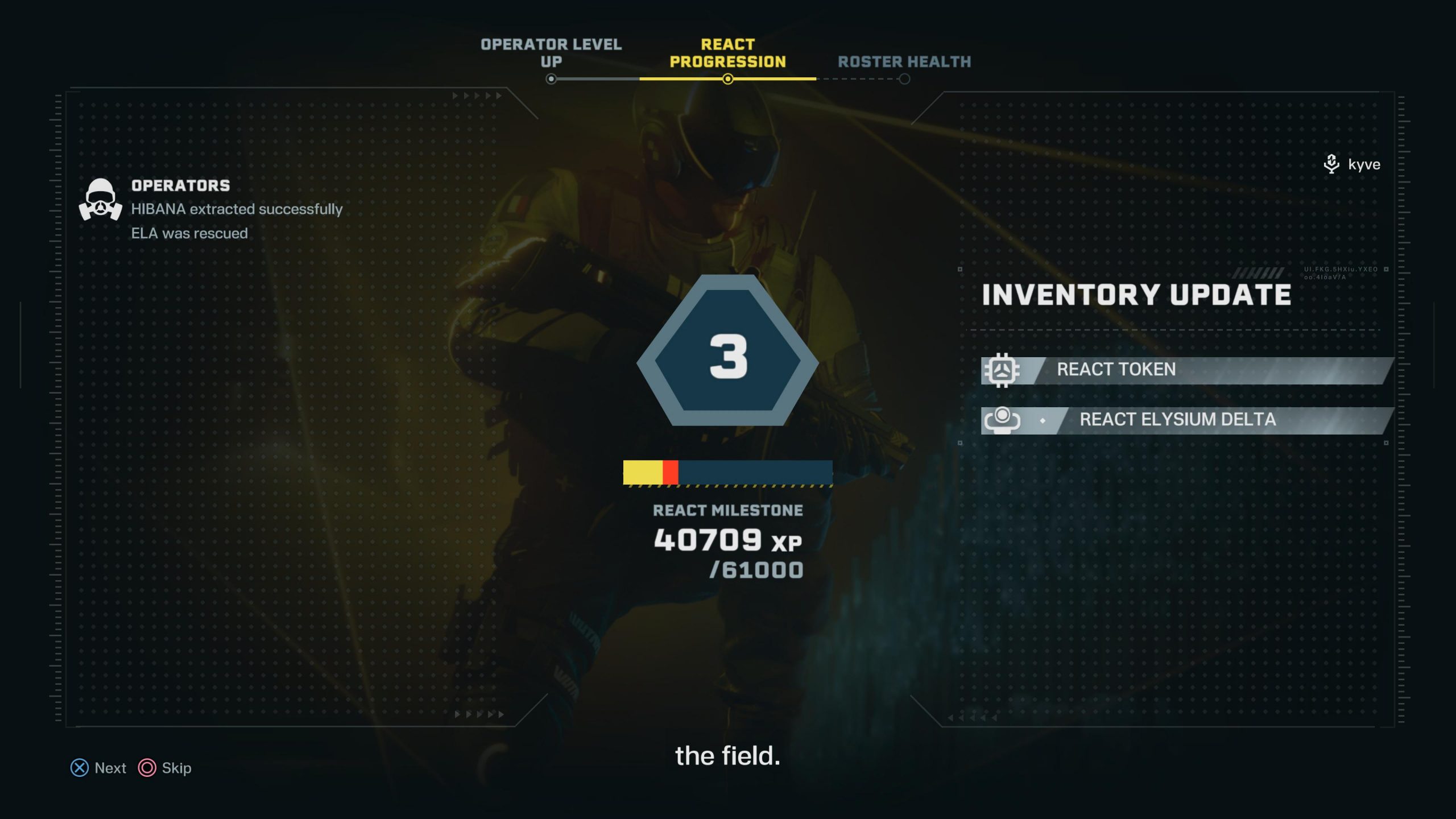Click the level 3 milestone hexagon badge
Viewport: 1456px width, 819px height.
tap(727, 355)
